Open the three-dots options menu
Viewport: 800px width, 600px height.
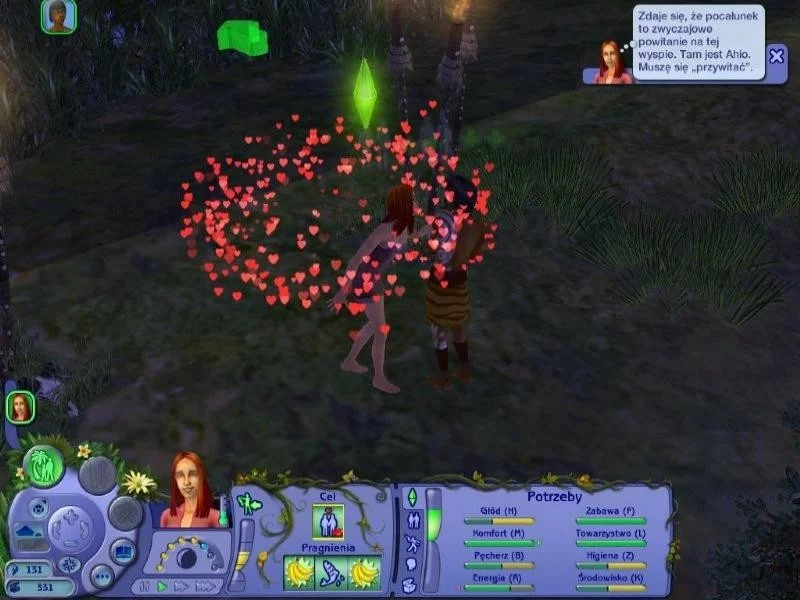[101, 576]
